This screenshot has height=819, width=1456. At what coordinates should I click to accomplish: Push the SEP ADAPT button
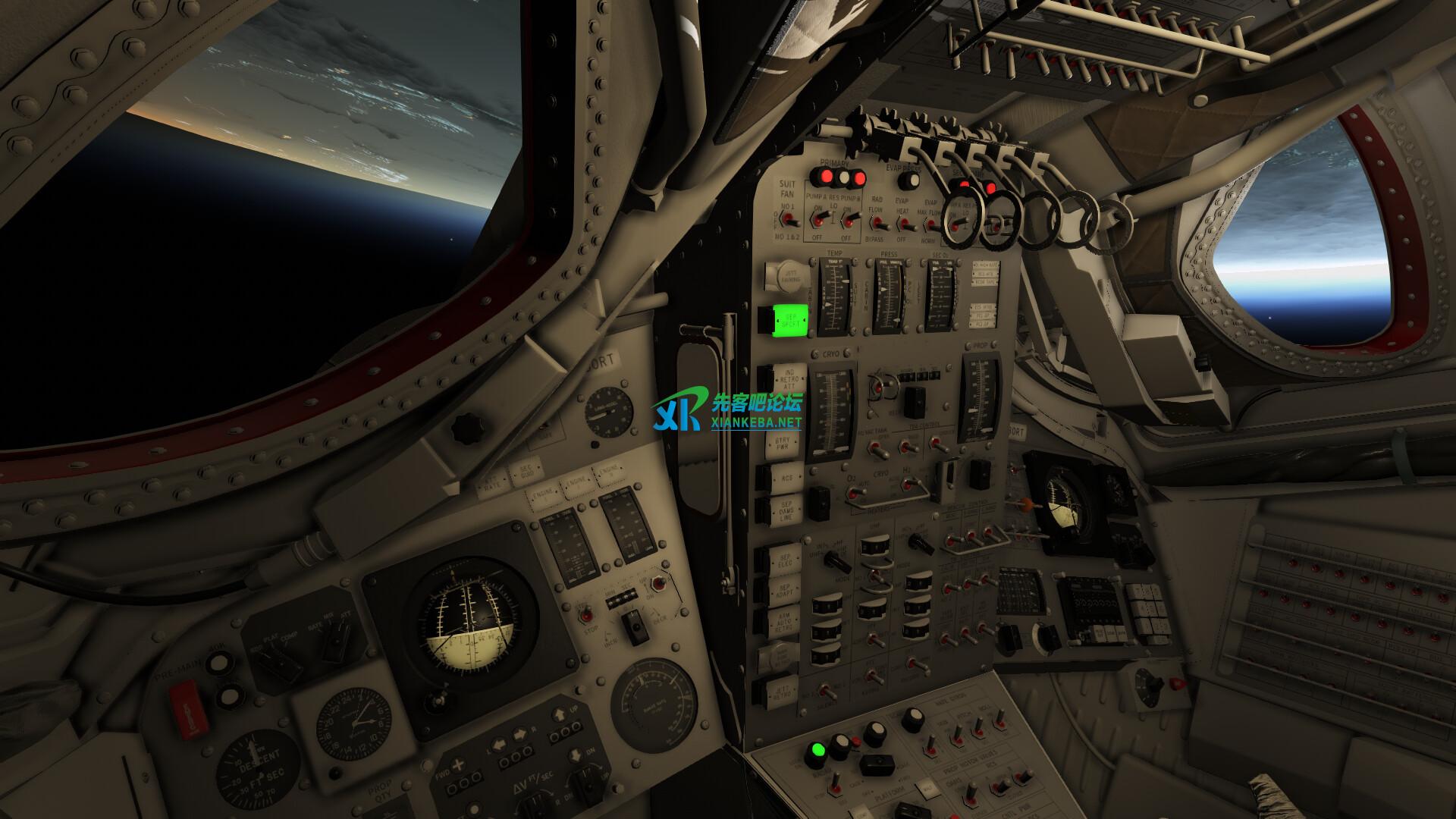[x=783, y=591]
